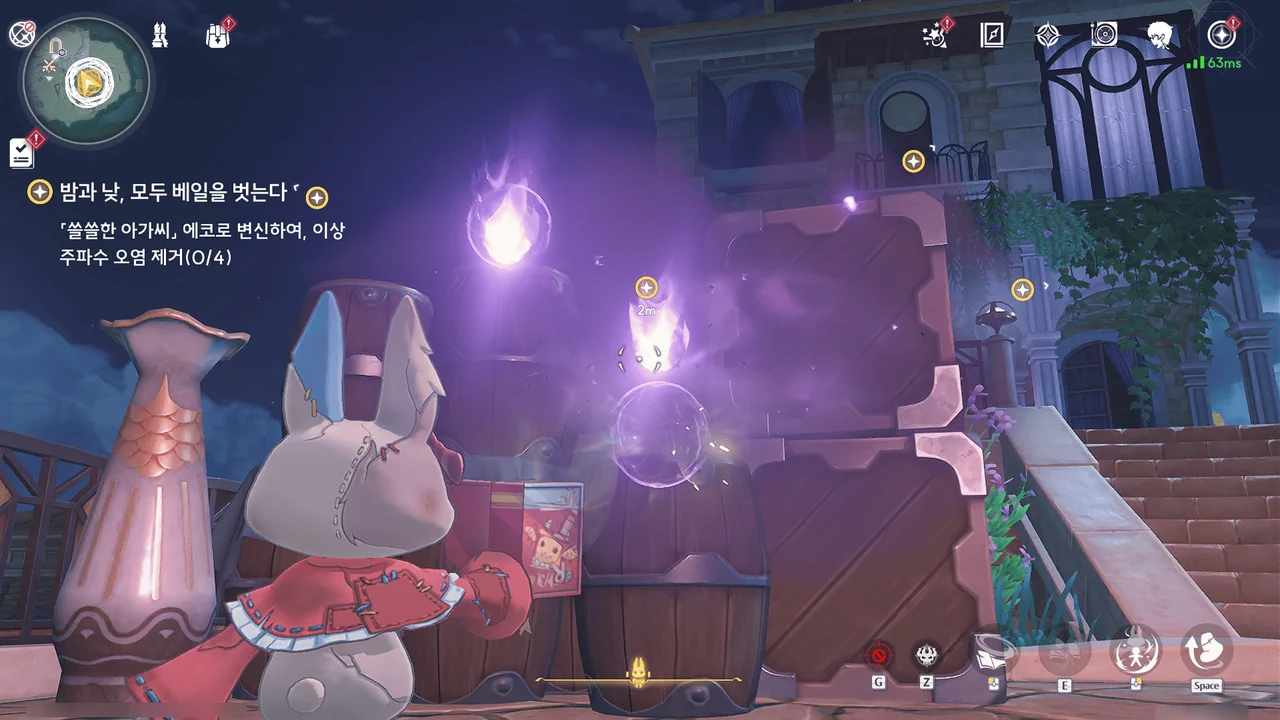Activate the greyed-out skill above the E key
This screenshot has height=720, width=1280.
[x=1064, y=652]
